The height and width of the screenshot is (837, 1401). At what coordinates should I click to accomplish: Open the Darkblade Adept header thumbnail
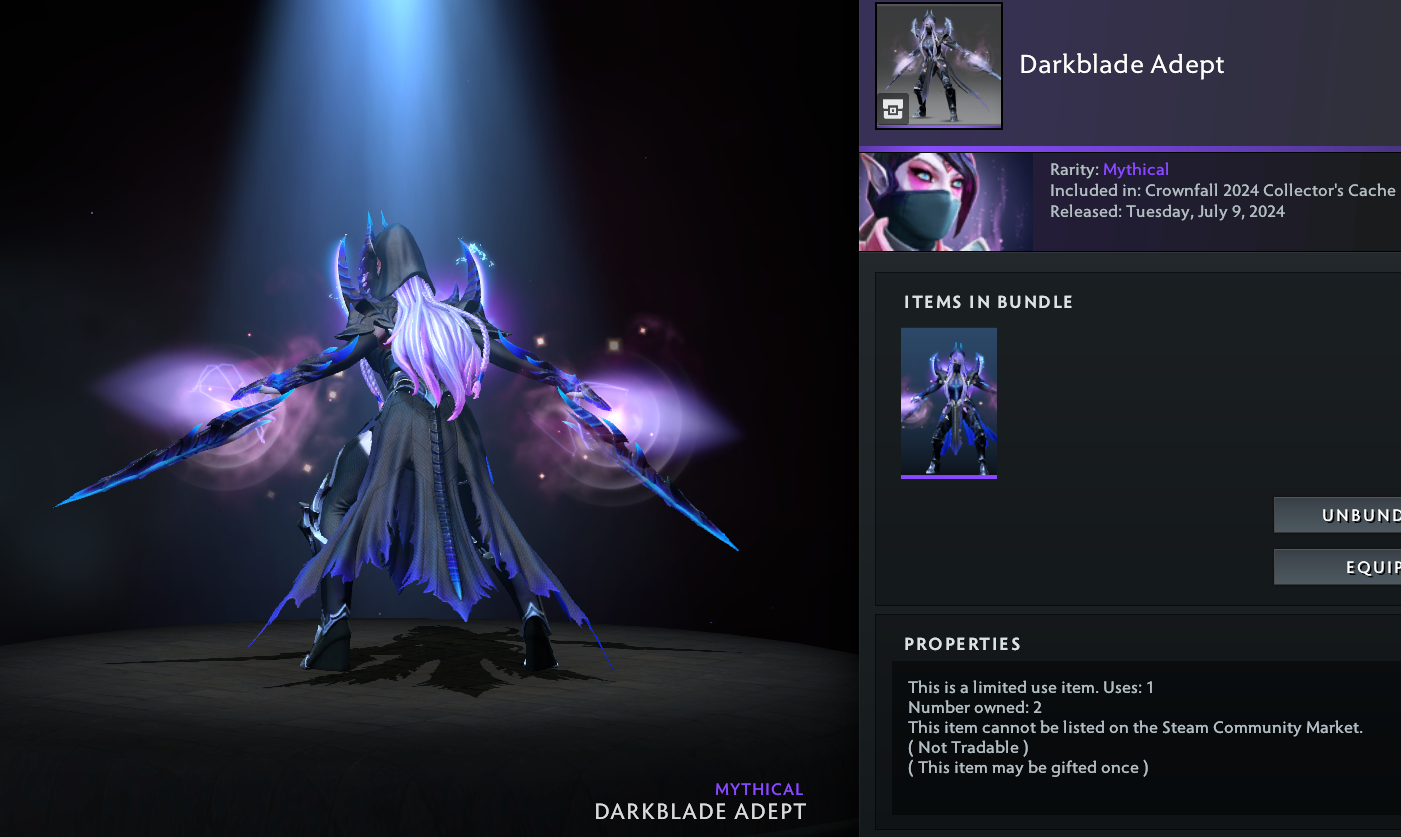[939, 66]
